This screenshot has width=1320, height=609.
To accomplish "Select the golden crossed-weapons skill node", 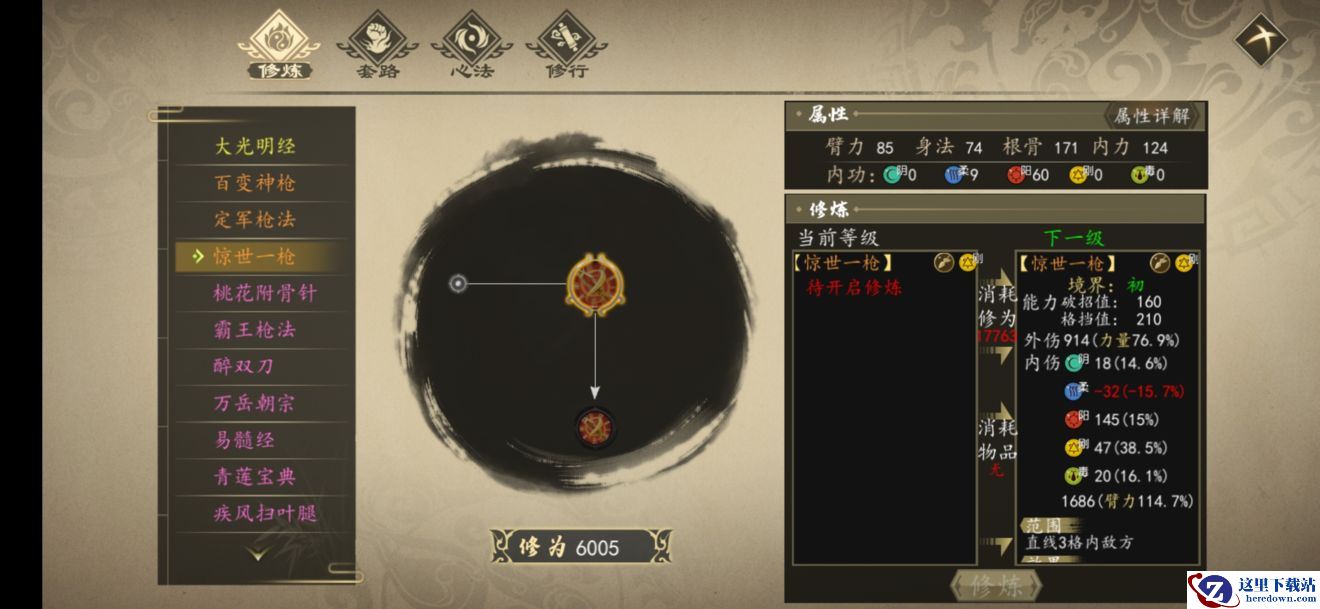I will tap(594, 284).
